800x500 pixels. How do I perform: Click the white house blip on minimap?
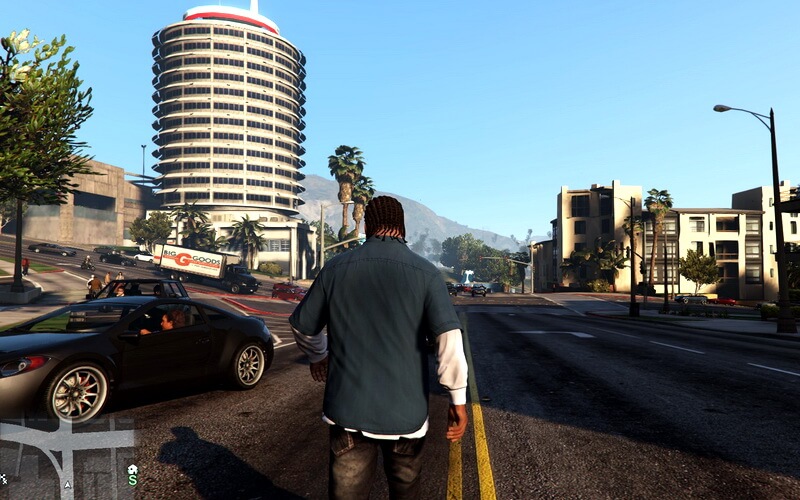132,468
